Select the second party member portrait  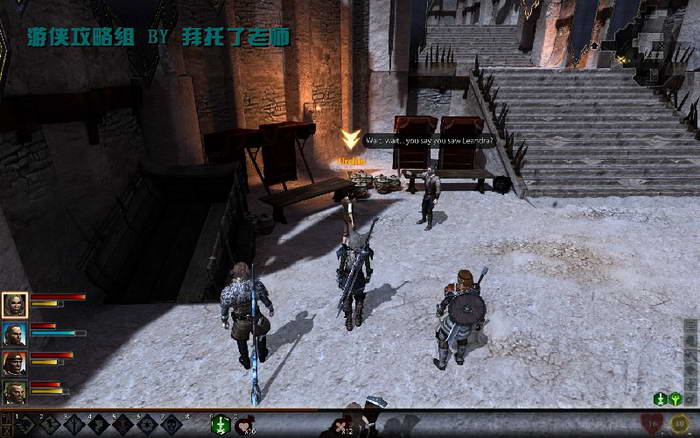click(14, 333)
